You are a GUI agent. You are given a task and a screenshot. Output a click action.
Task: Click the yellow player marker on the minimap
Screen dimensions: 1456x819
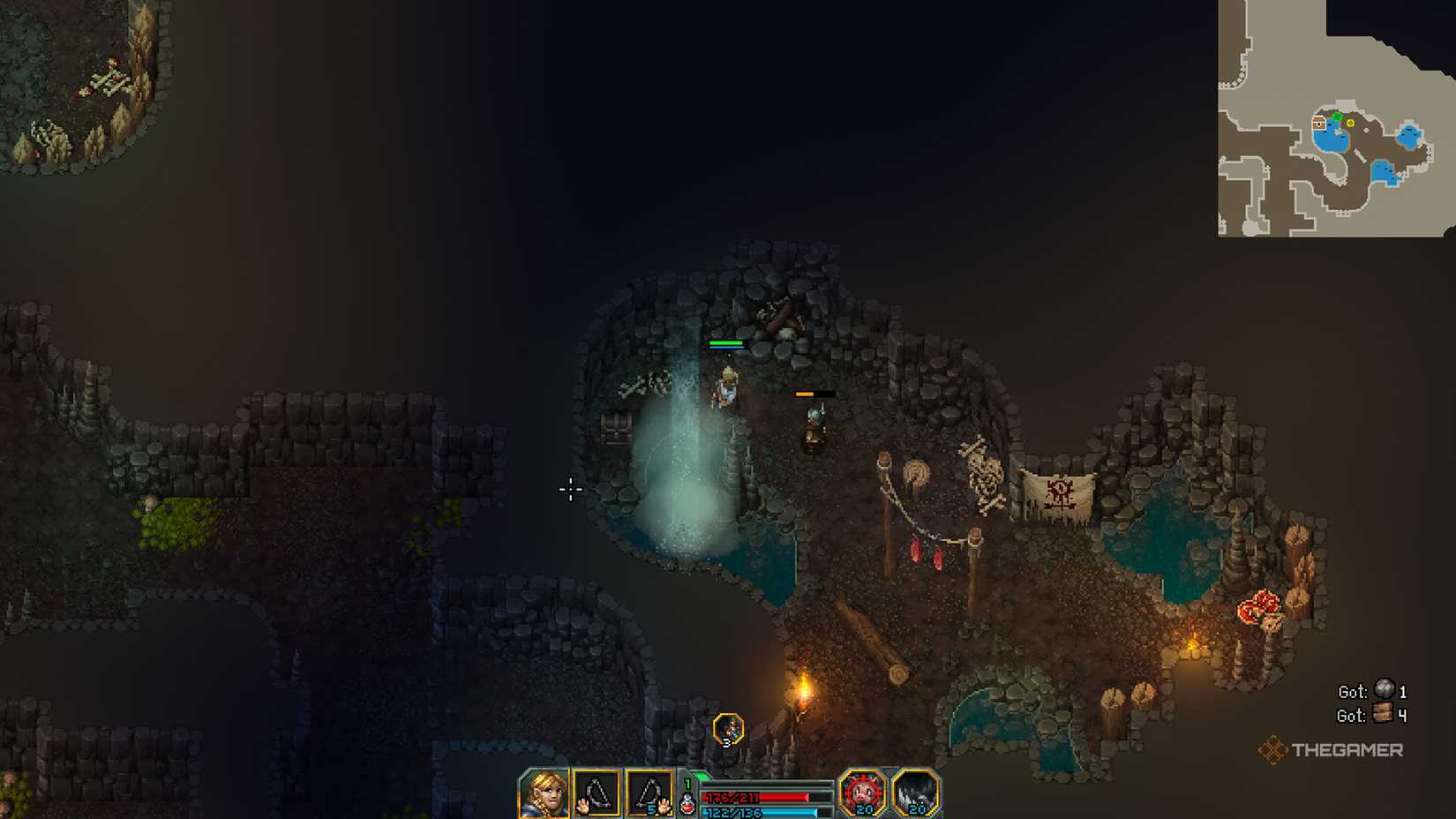click(1350, 123)
